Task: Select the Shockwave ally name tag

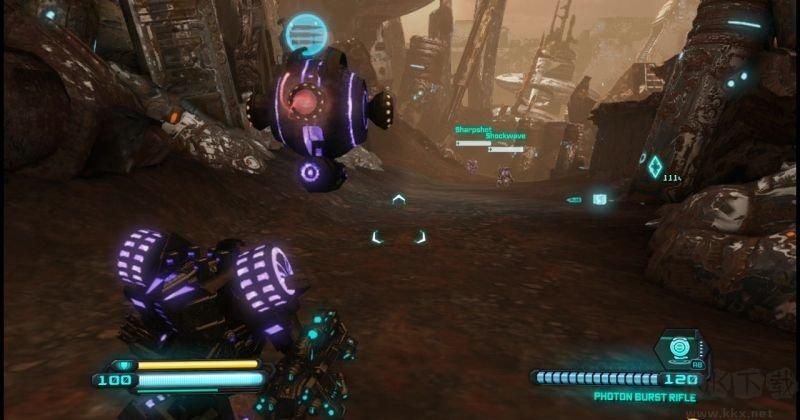Action: [504, 136]
